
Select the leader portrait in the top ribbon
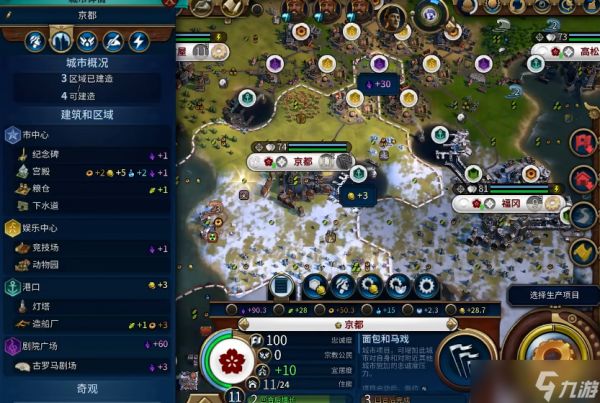[x=391, y=14]
